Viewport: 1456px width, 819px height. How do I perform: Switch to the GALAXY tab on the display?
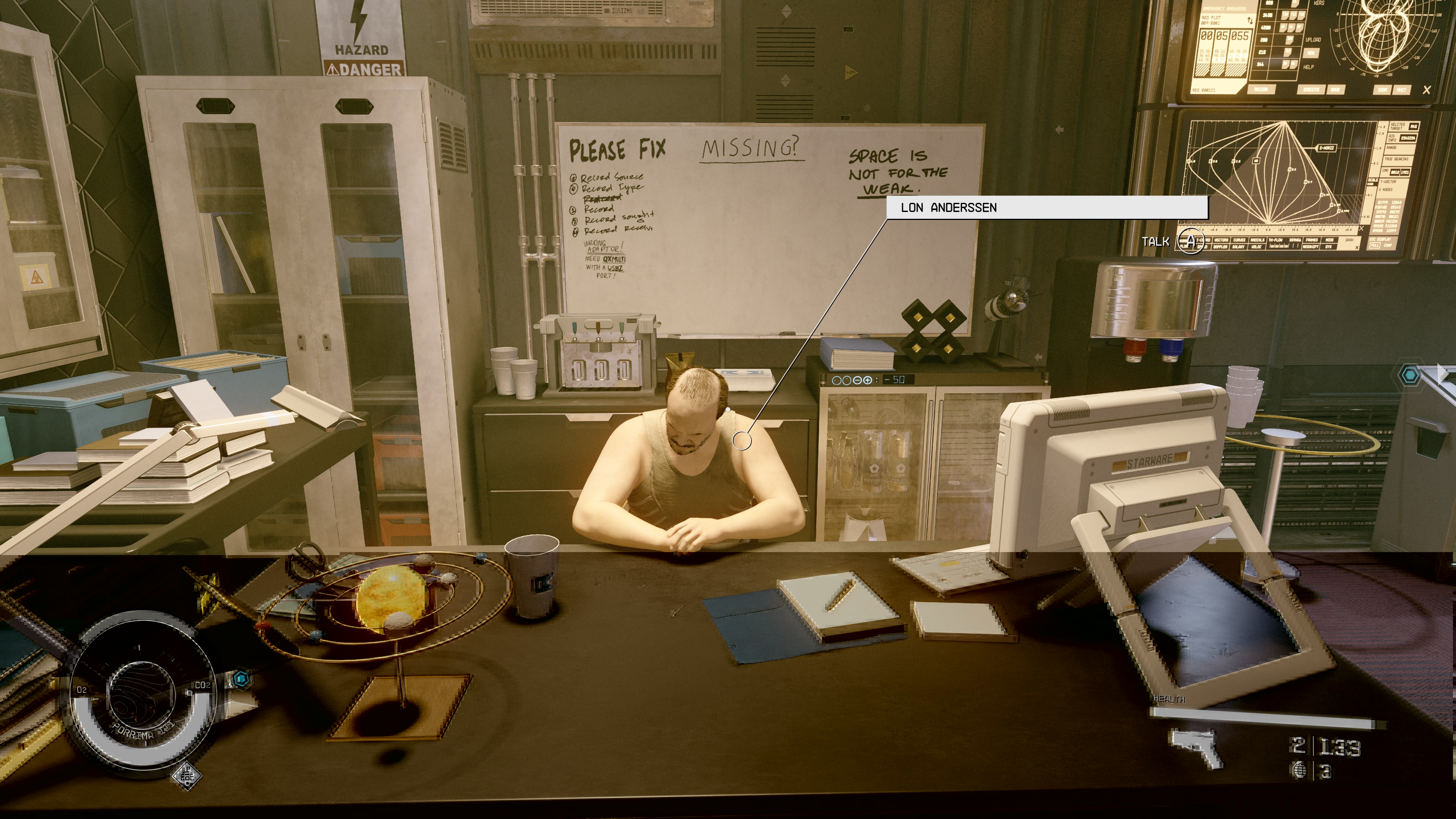1239,246
